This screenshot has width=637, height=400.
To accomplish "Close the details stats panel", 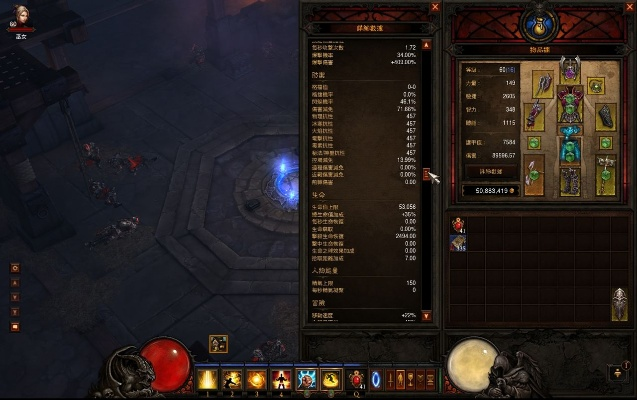I will (x=435, y=8).
